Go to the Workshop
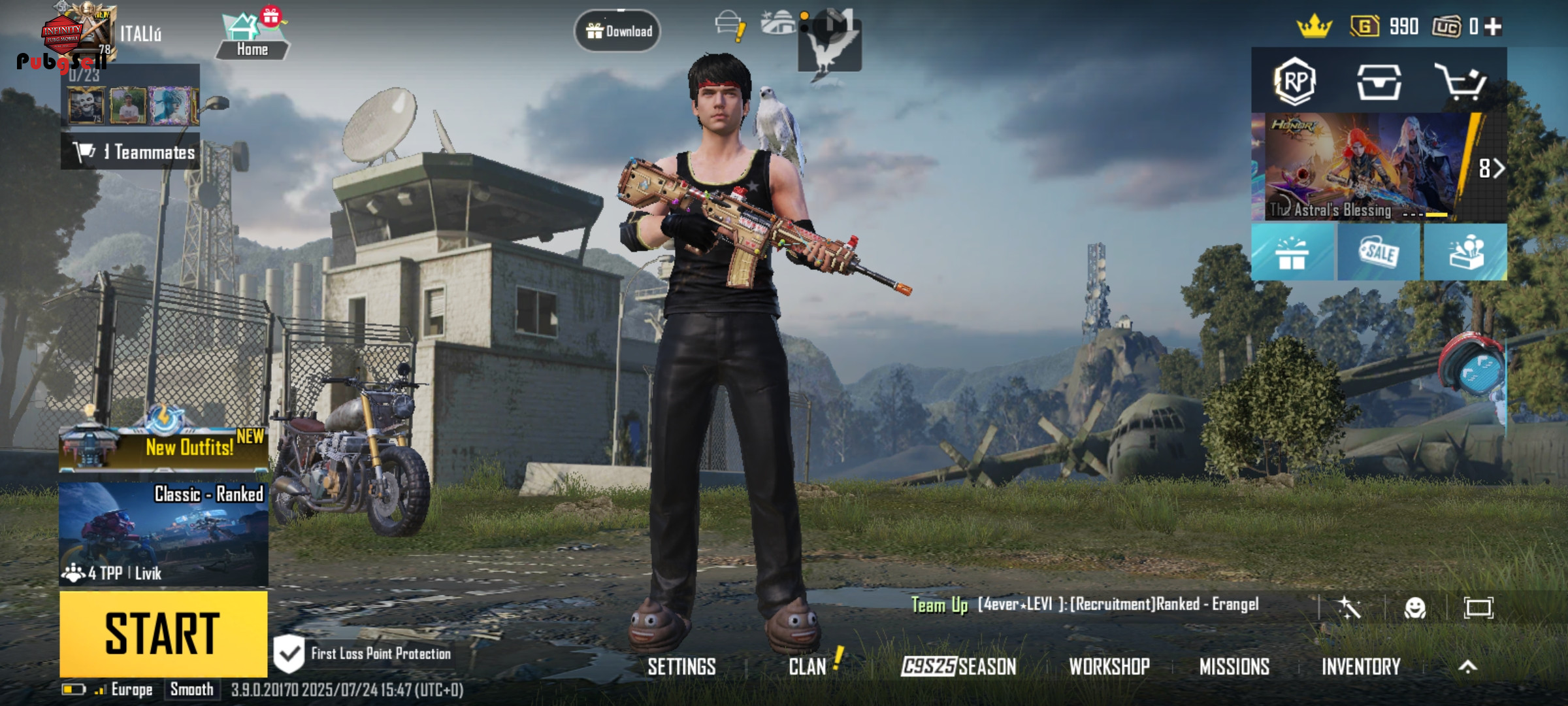This screenshot has width=1568, height=706. [1109, 667]
